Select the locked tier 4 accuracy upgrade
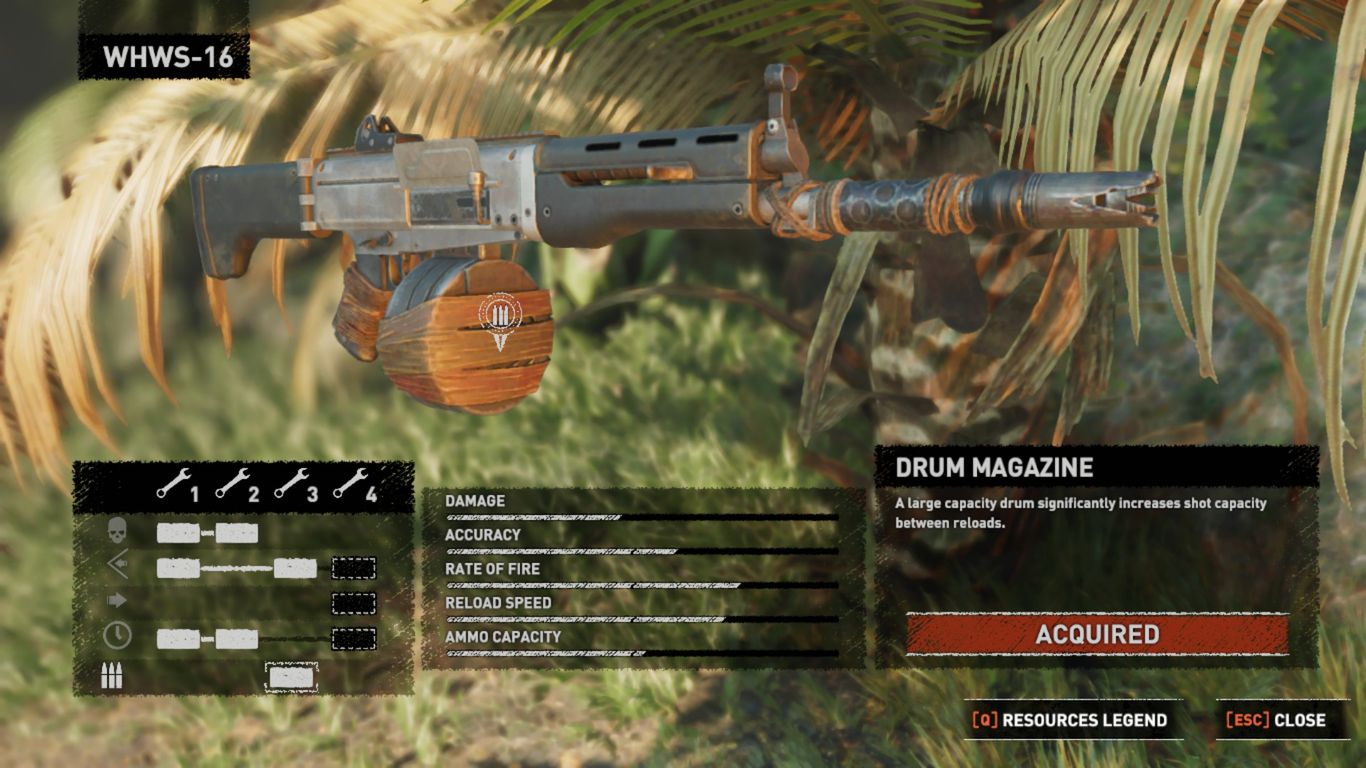1366x768 pixels. [353, 568]
